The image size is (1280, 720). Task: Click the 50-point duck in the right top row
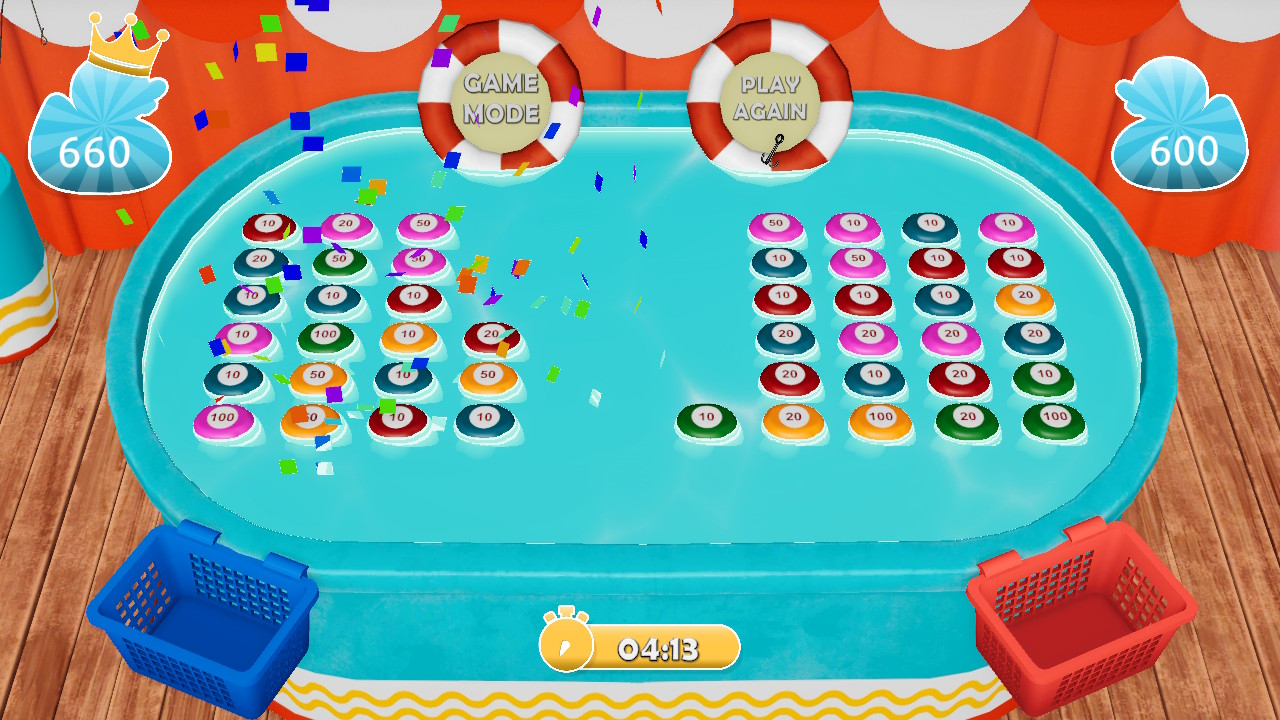tap(775, 222)
